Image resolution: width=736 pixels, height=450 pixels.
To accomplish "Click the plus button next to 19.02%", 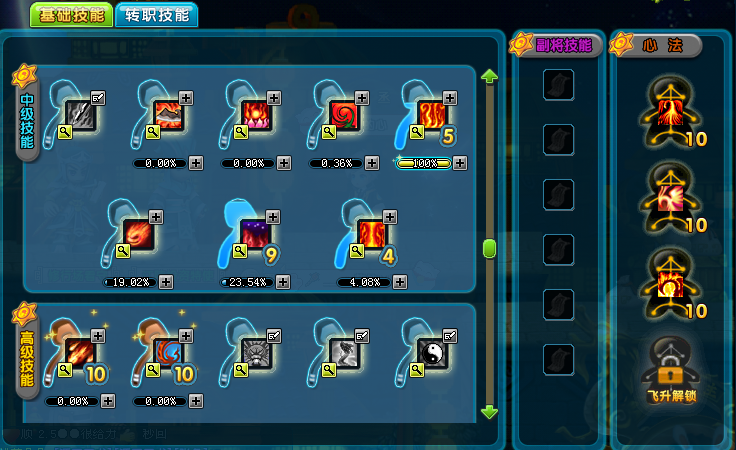I will [x=166, y=282].
